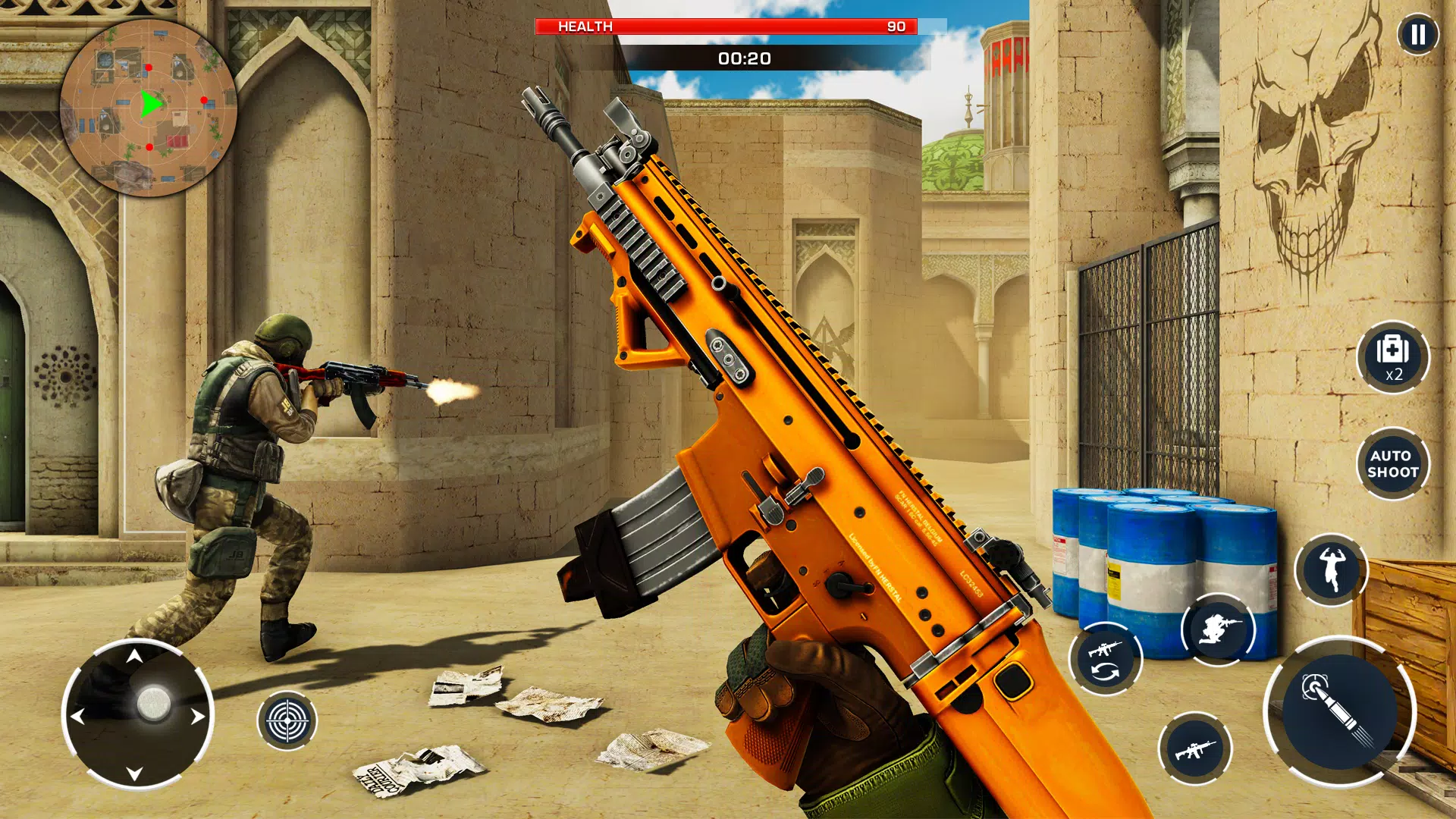Image resolution: width=1456 pixels, height=819 pixels.
Task: Enable AUTO SHOOT mode
Action: pos(1394,464)
